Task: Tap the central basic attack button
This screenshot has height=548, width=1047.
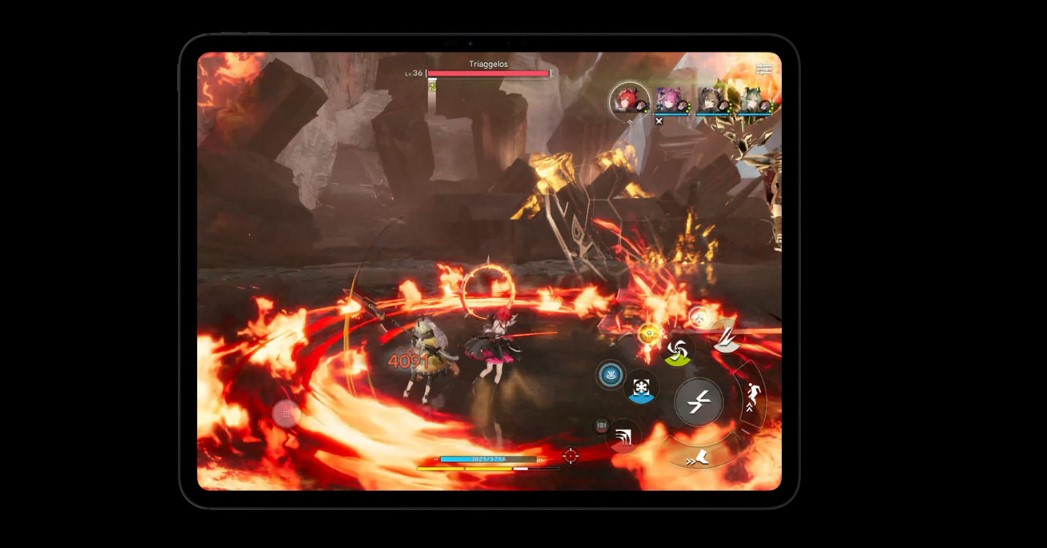Action: 698,402
